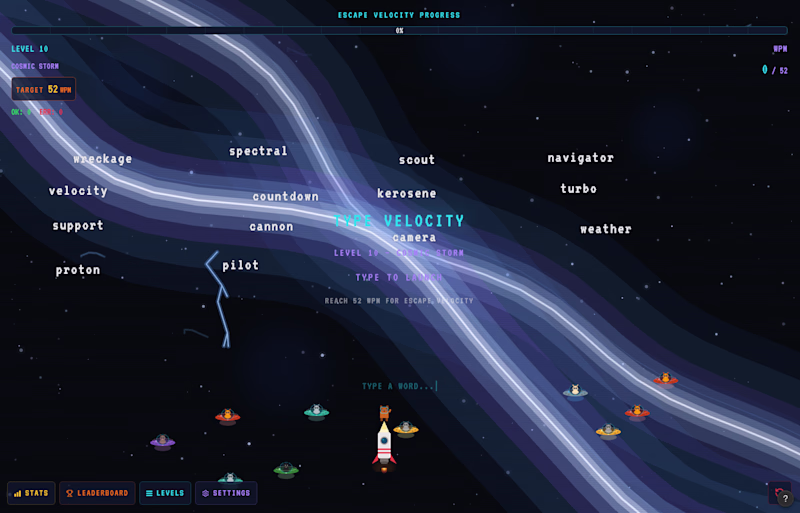This screenshot has width=800, height=513.
Task: Open the Settings menu
Action: click(x=226, y=493)
